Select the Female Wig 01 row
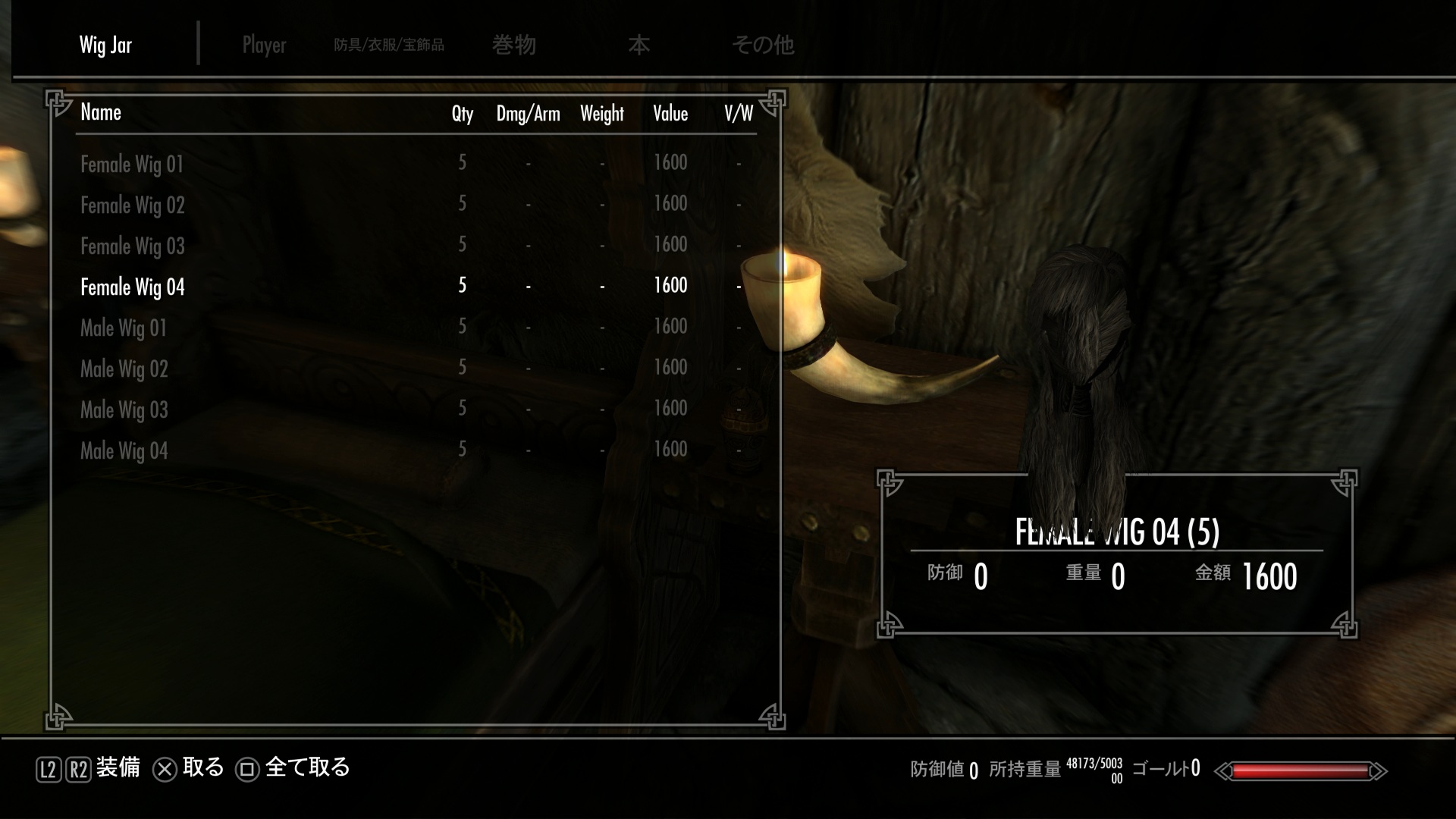 tap(132, 164)
